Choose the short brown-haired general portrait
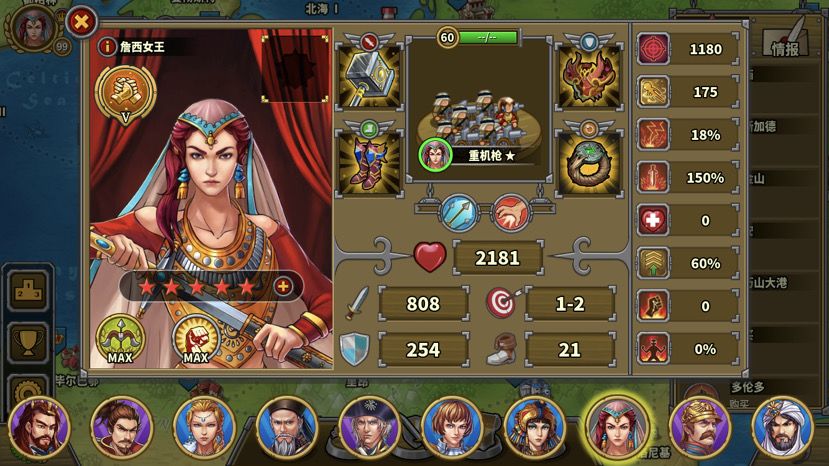Image resolution: width=829 pixels, height=466 pixels. pyautogui.click(x=451, y=427)
